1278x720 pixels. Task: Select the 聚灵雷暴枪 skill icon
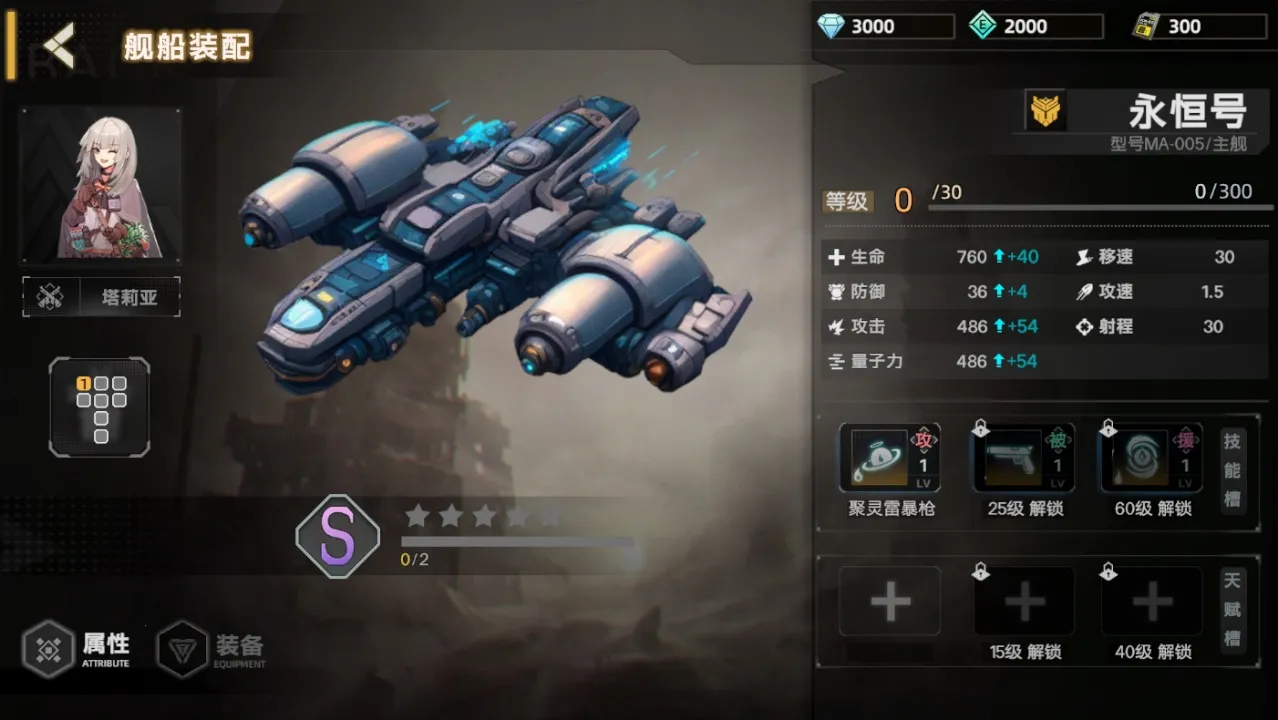(890, 458)
